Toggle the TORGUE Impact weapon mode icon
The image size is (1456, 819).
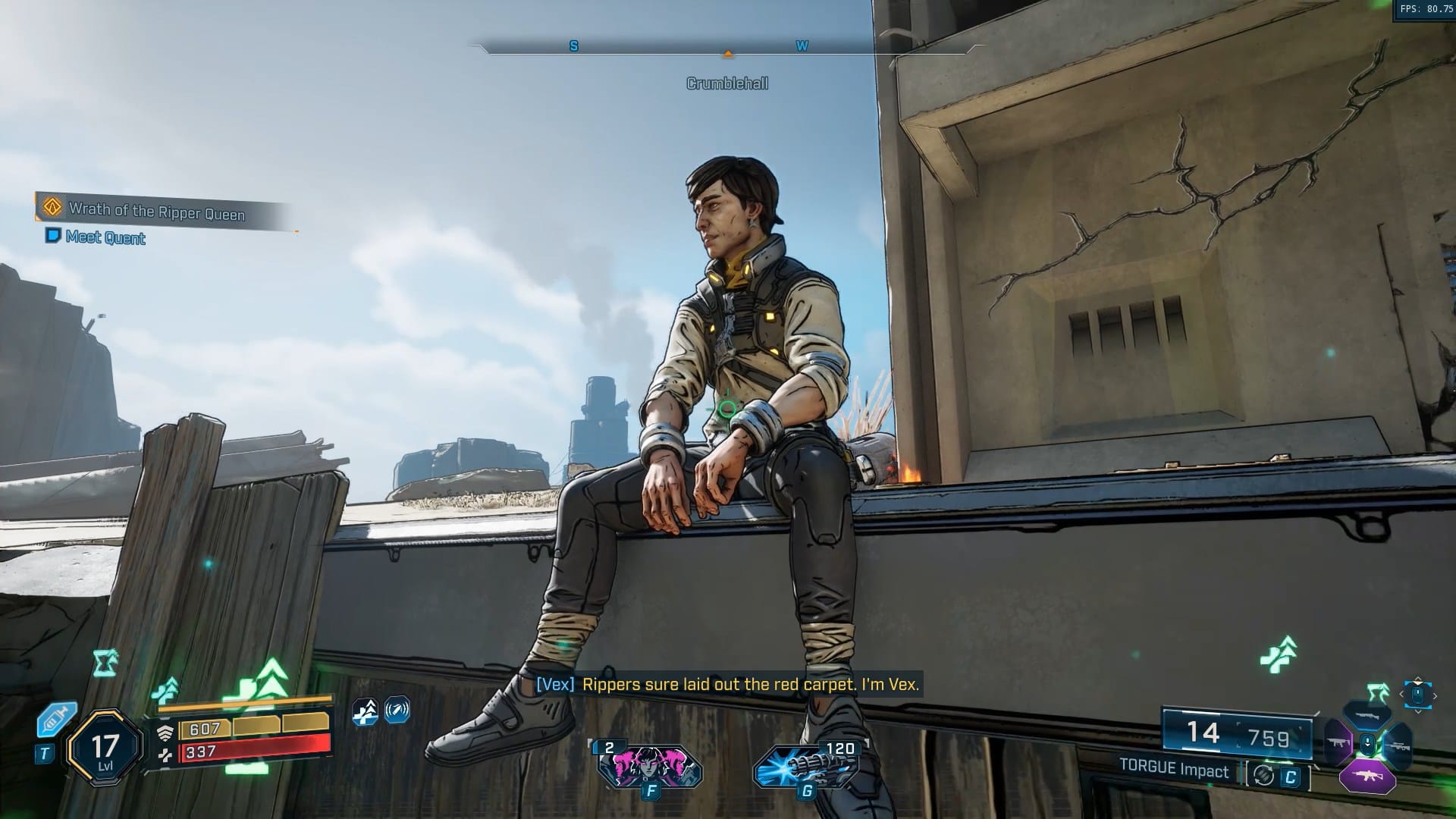pos(1263,775)
